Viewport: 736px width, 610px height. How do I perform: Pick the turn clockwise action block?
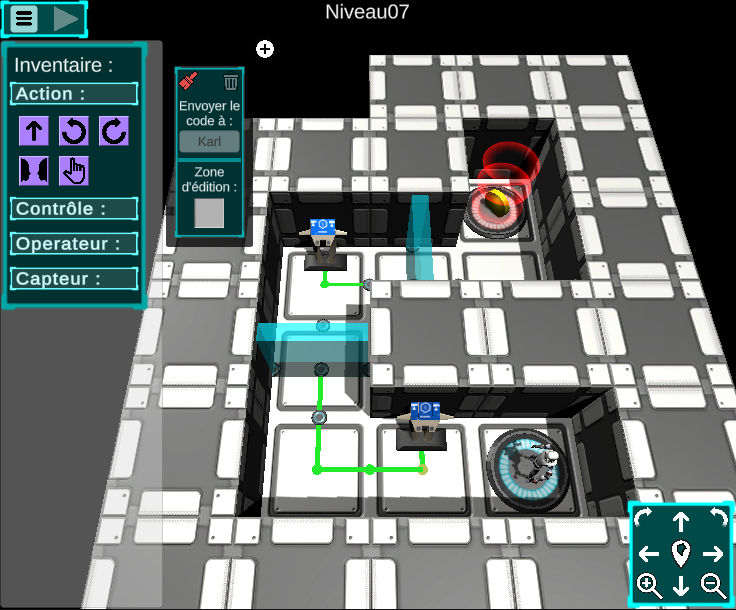[x=113, y=131]
